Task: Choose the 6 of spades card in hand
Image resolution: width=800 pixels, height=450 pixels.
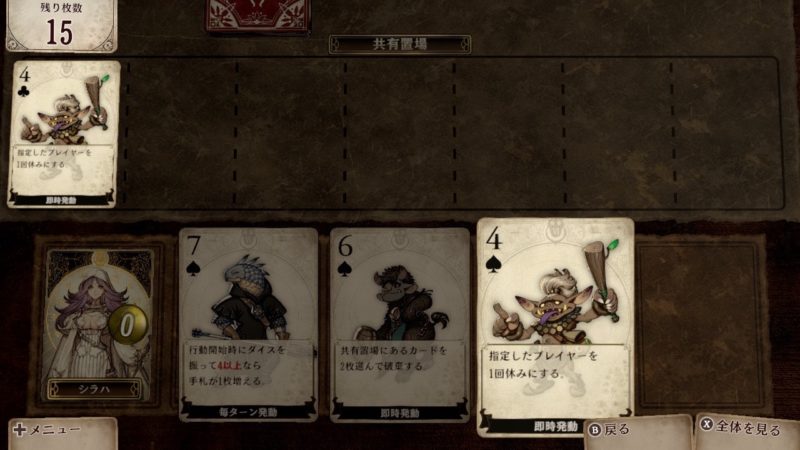Action: coord(400,325)
